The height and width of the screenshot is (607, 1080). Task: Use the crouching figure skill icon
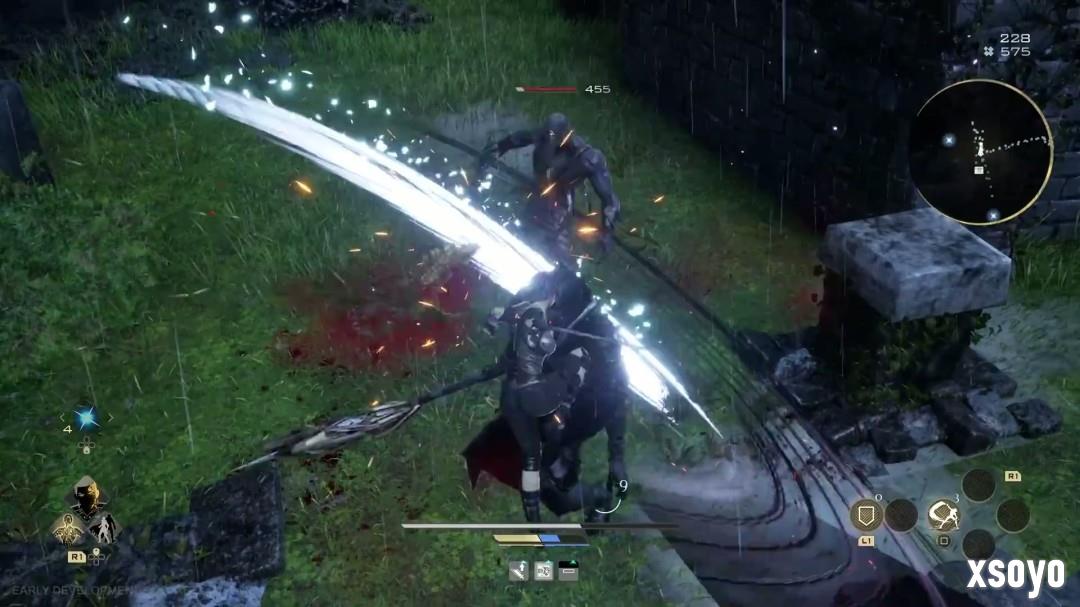pos(942,515)
